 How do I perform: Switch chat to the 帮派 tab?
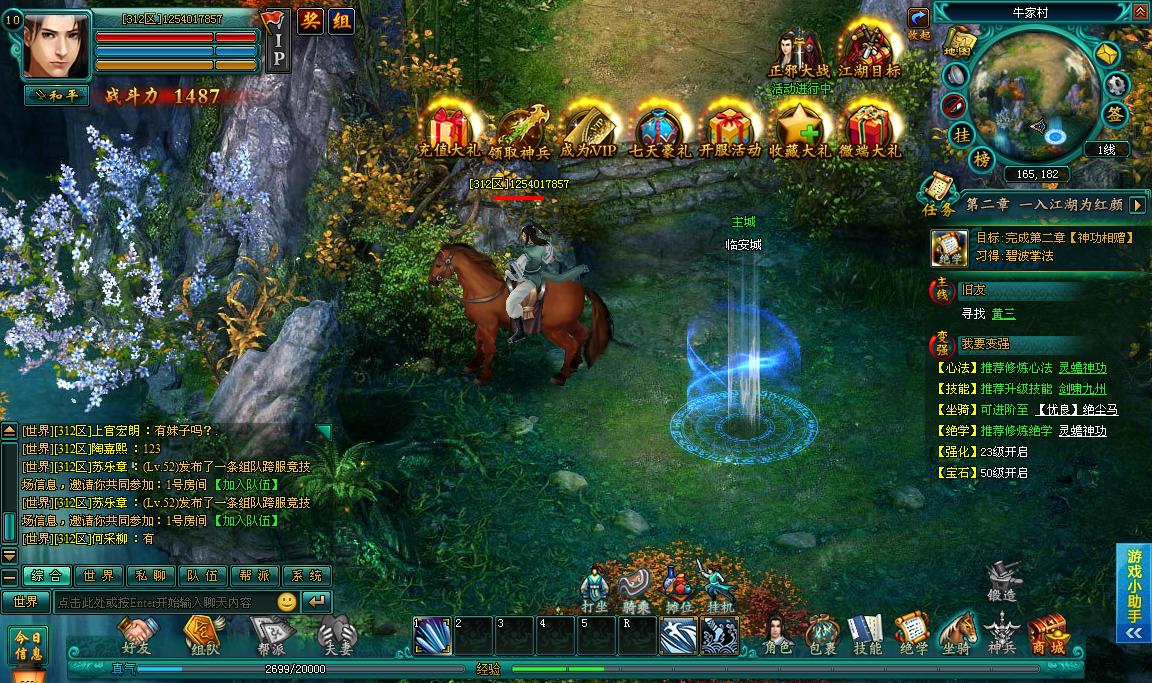point(254,576)
